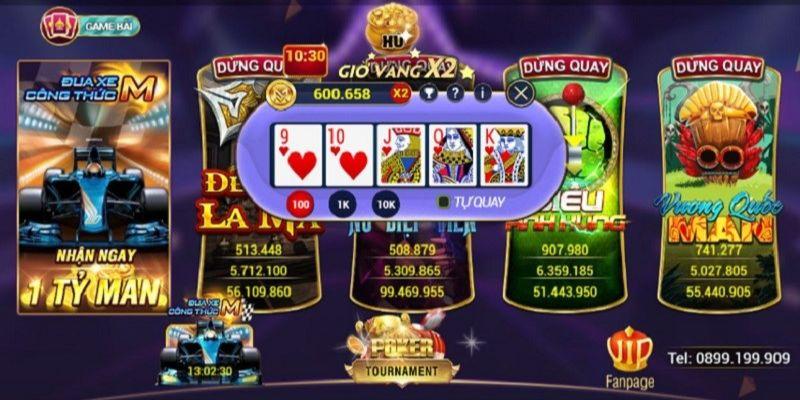Open the info icon in the poker popup
This screenshot has width=800, height=400.
483,94
